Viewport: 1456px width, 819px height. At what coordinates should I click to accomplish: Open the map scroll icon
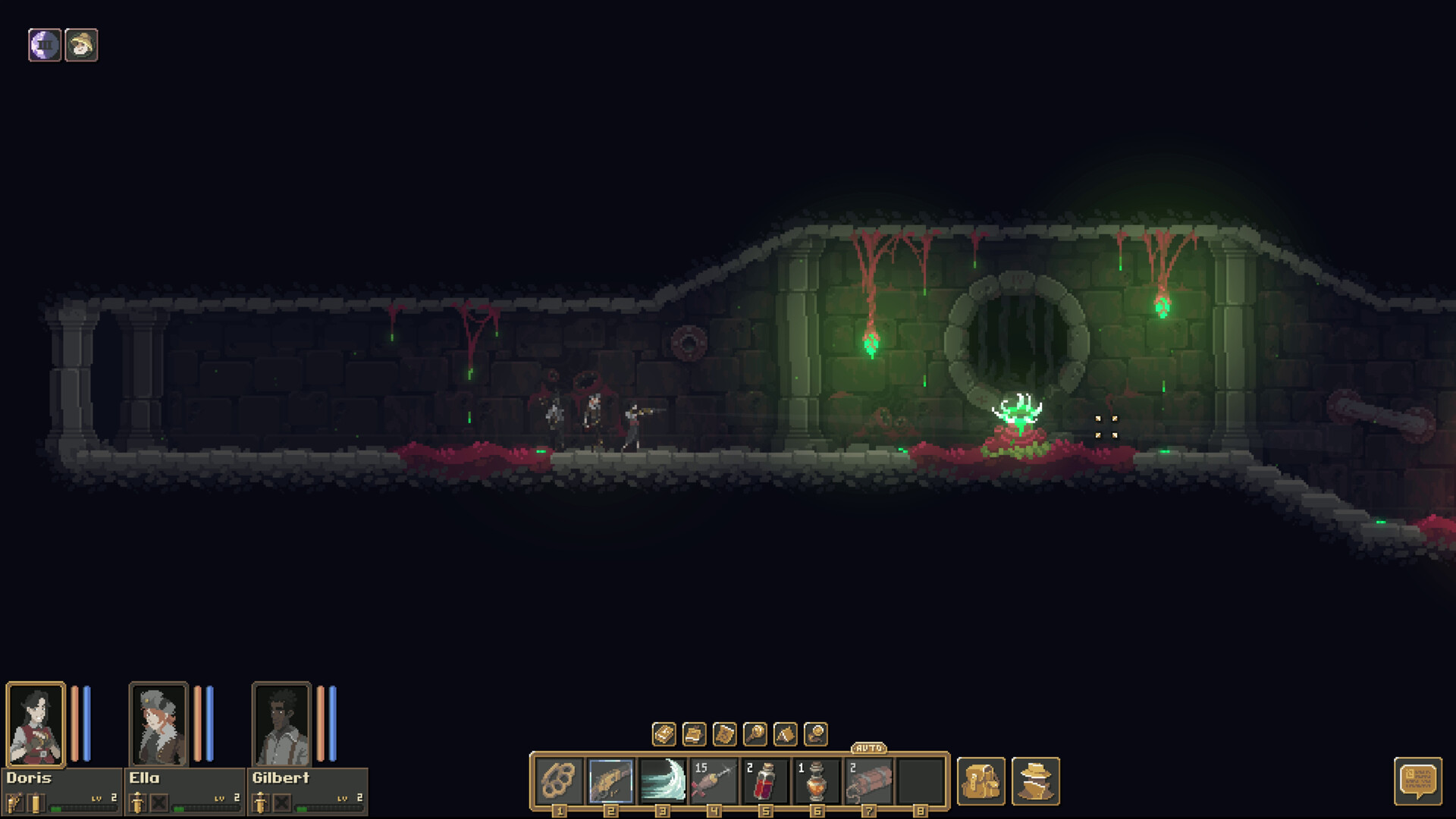point(724,734)
